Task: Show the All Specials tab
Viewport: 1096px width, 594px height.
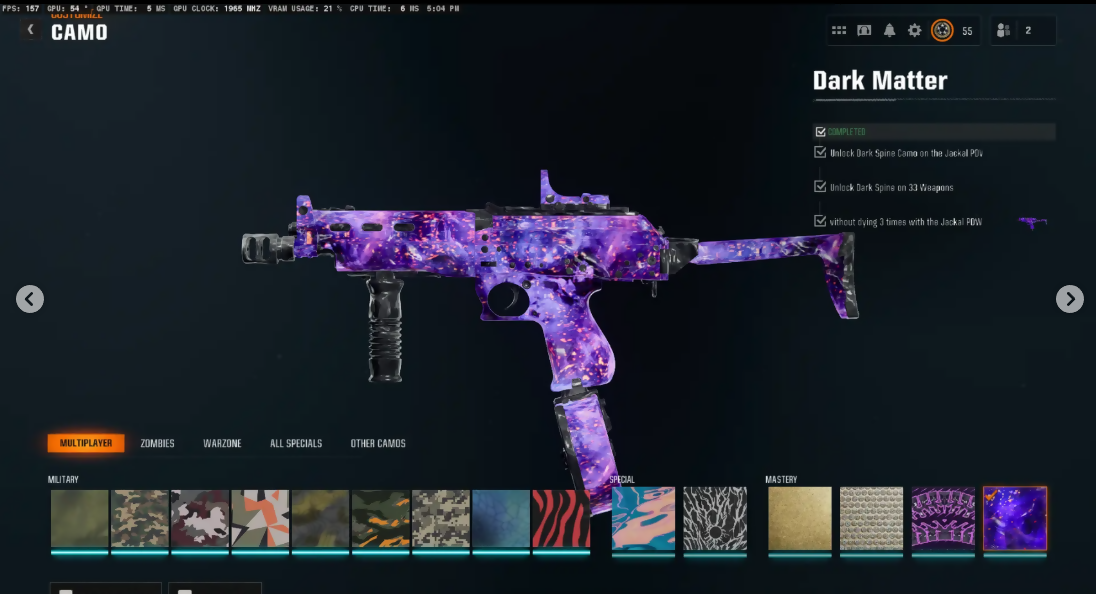Action: pos(296,443)
